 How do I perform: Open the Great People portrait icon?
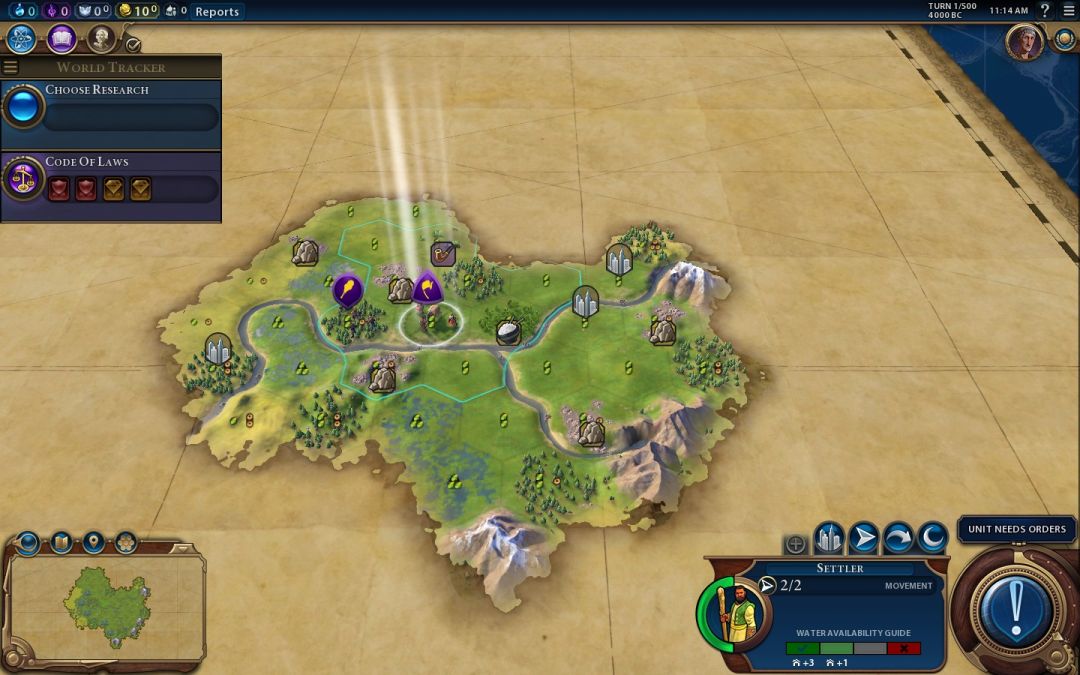100,39
